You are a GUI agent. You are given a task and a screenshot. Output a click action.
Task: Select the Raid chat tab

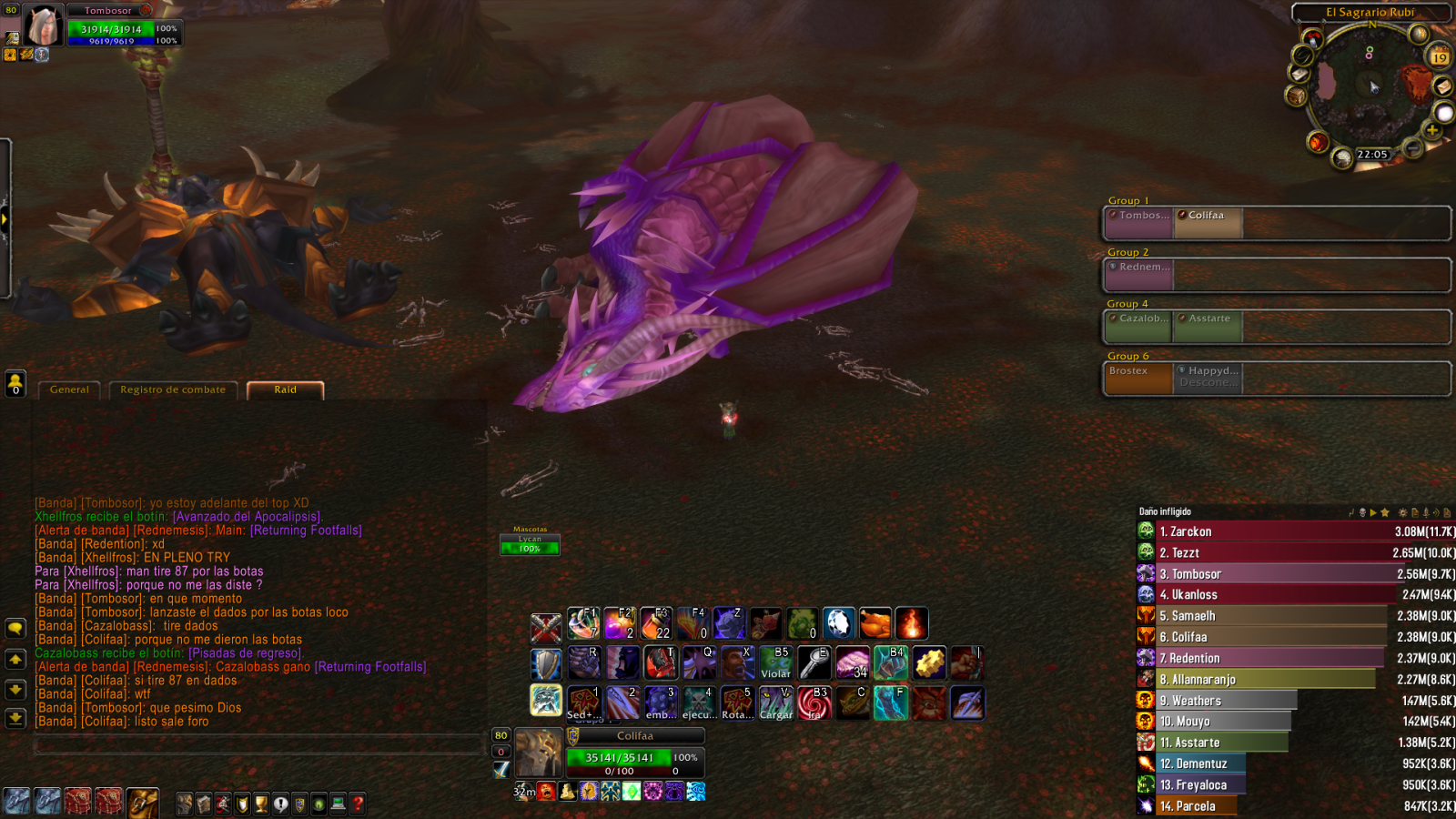point(285,389)
